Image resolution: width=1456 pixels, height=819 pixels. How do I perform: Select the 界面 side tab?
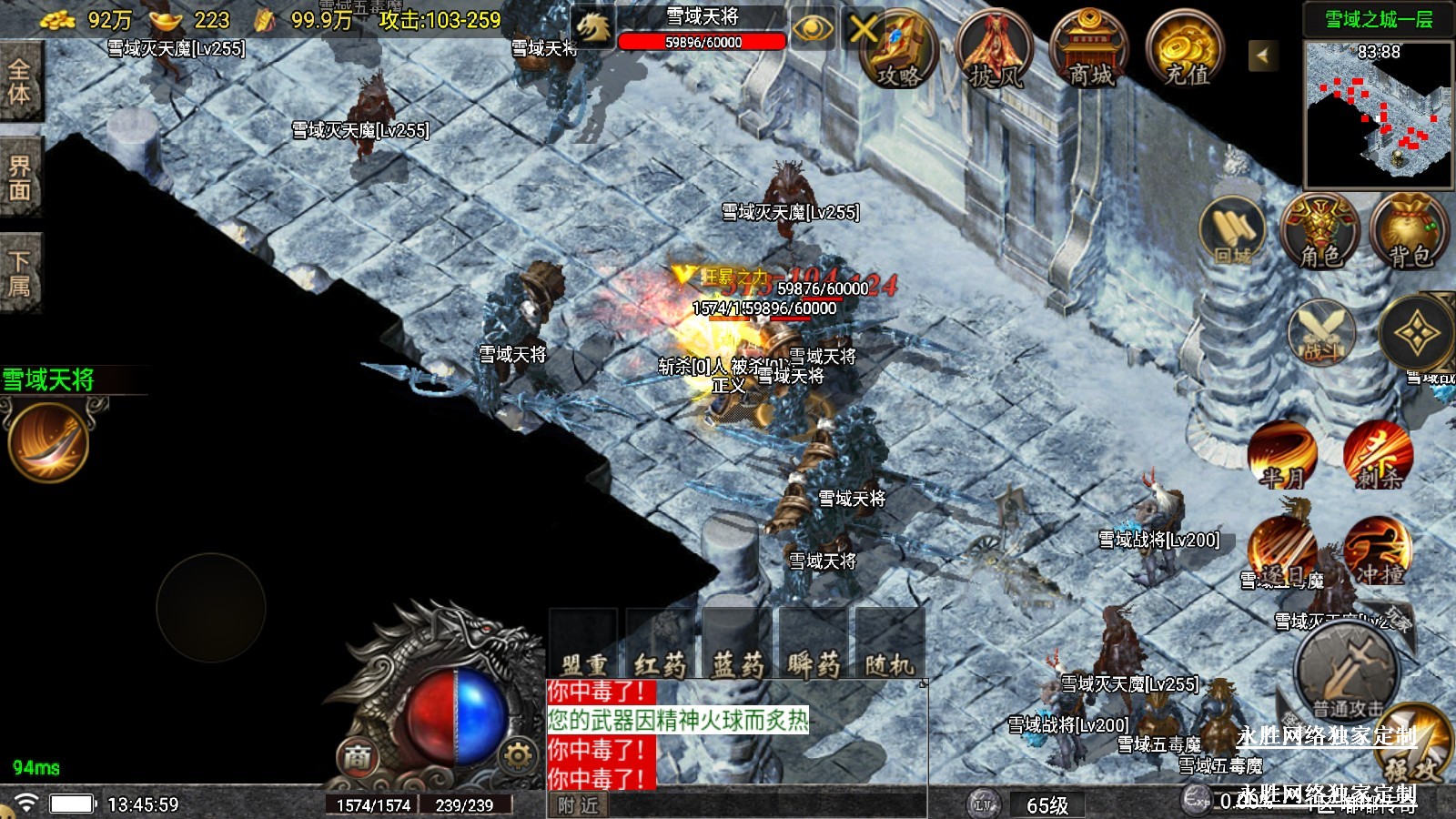coord(20,177)
